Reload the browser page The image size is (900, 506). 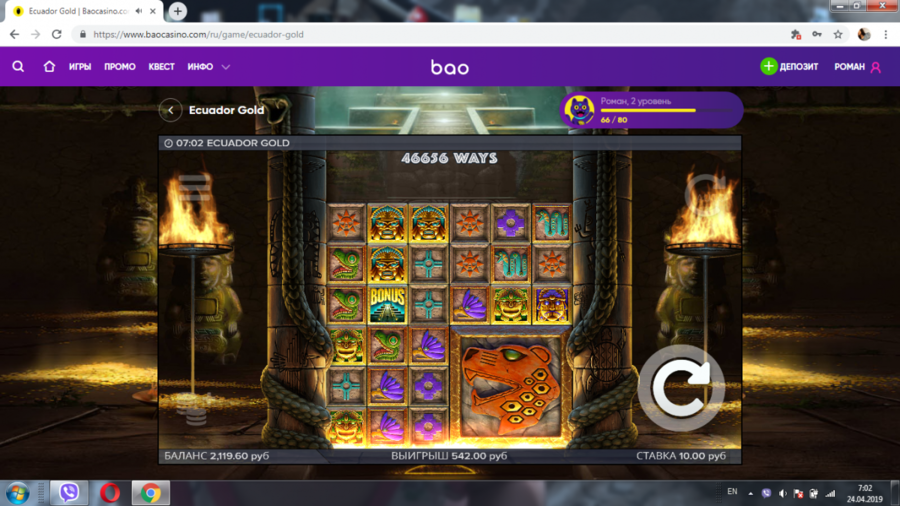click(57, 34)
